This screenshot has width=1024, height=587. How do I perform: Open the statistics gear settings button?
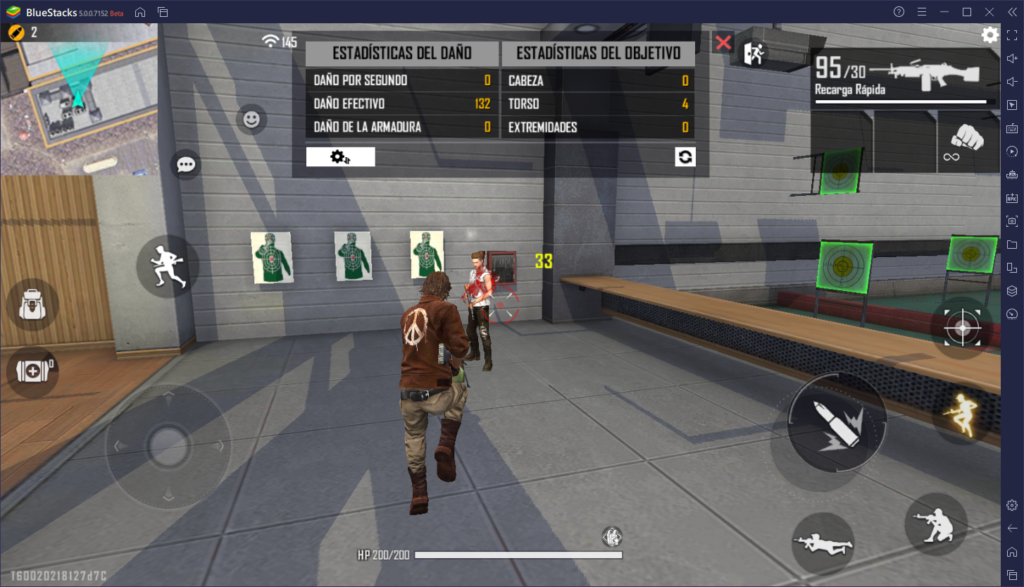point(340,157)
